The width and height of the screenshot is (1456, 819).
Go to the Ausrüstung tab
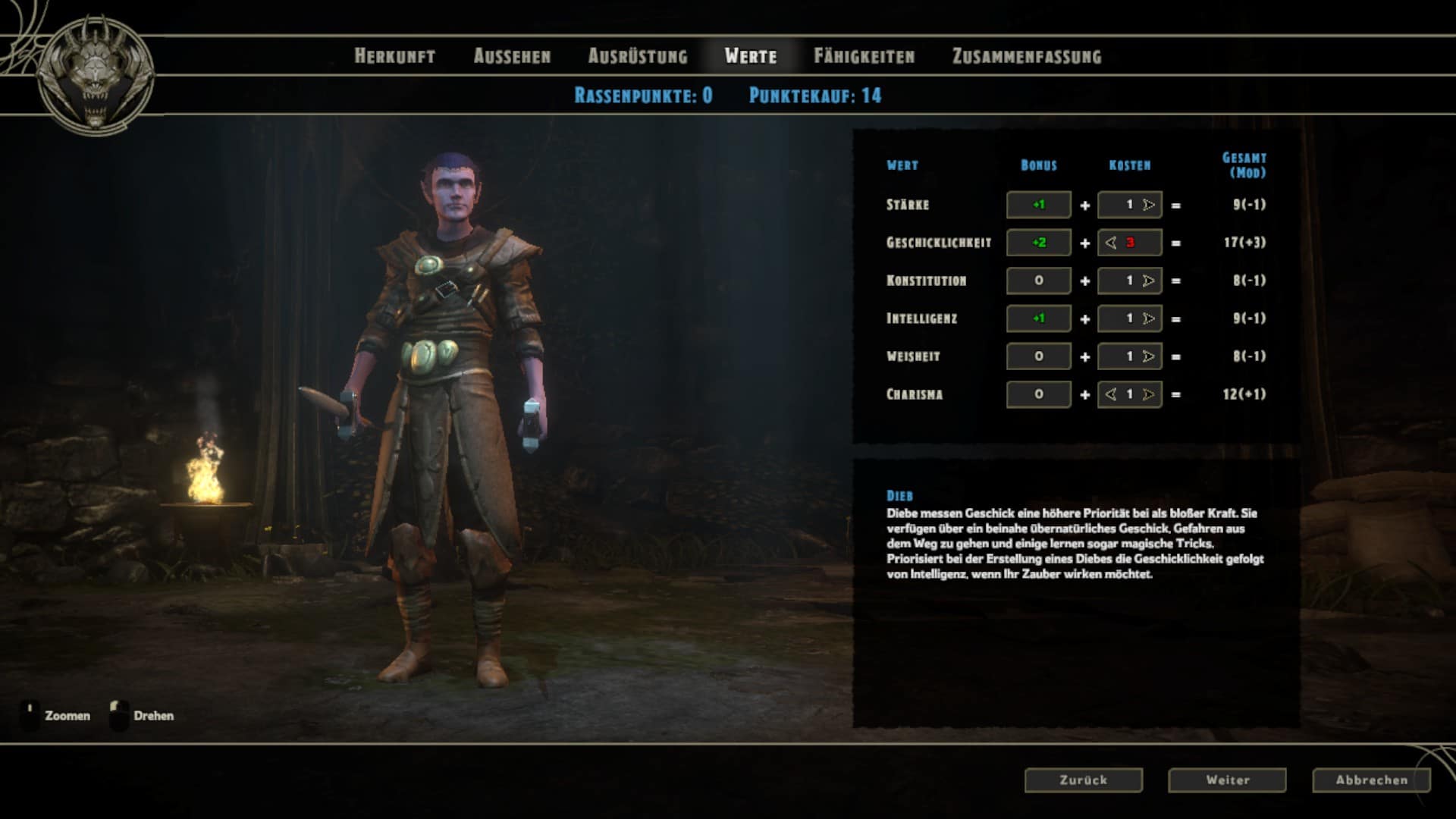pyautogui.click(x=638, y=56)
